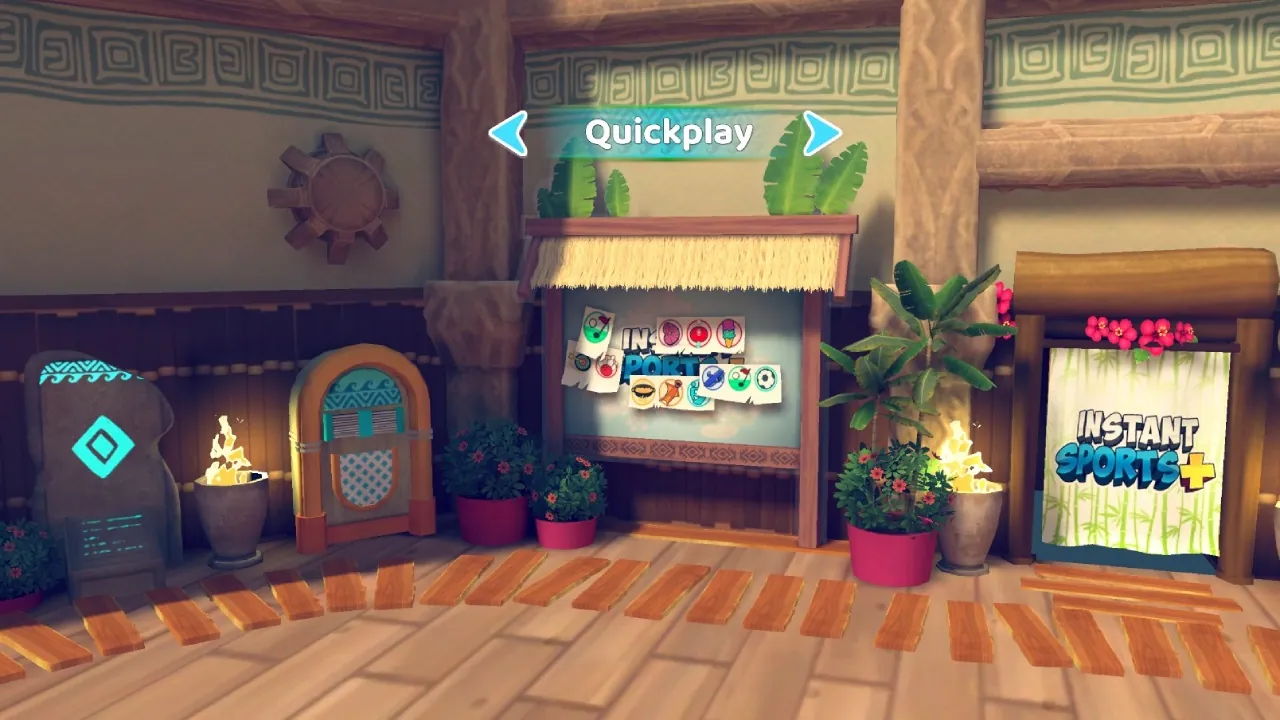
Task: Select the archery target sticker
Action: click(x=582, y=361)
